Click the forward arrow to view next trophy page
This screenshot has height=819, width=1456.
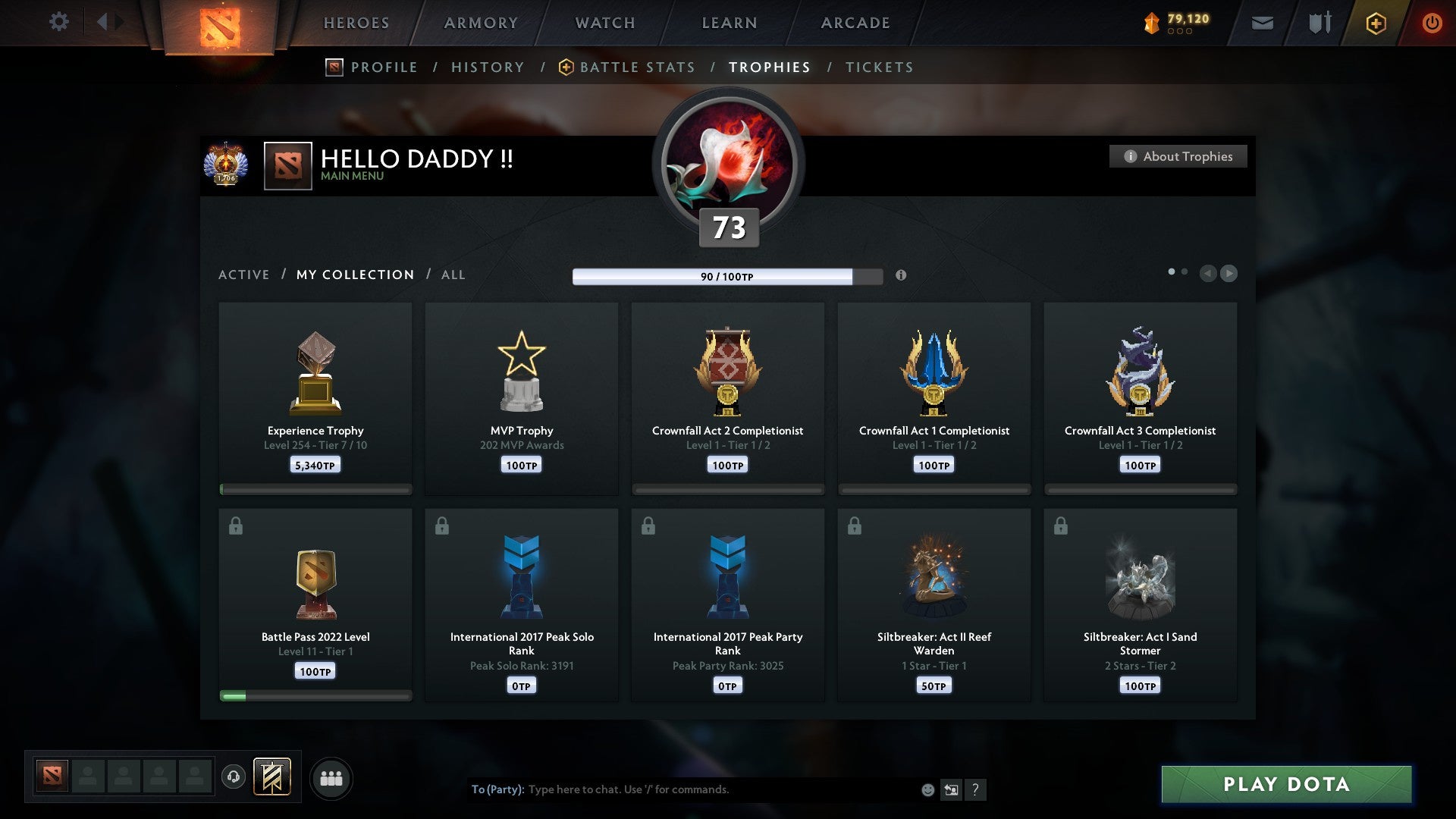(1230, 274)
